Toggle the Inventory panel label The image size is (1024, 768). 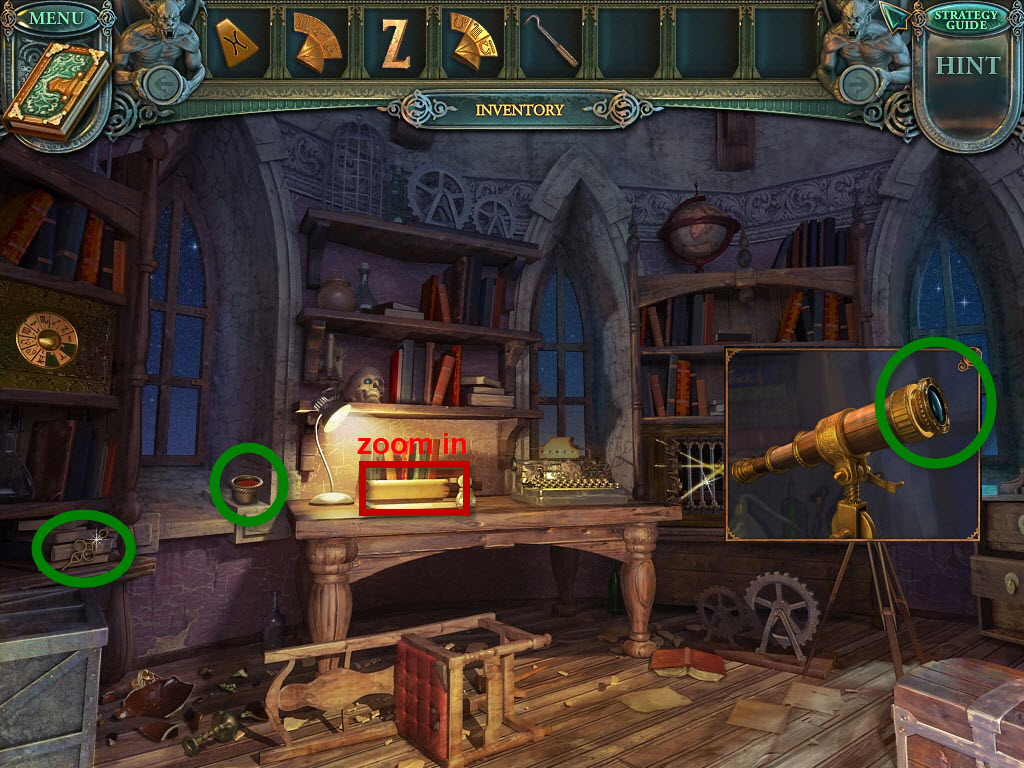click(x=519, y=109)
